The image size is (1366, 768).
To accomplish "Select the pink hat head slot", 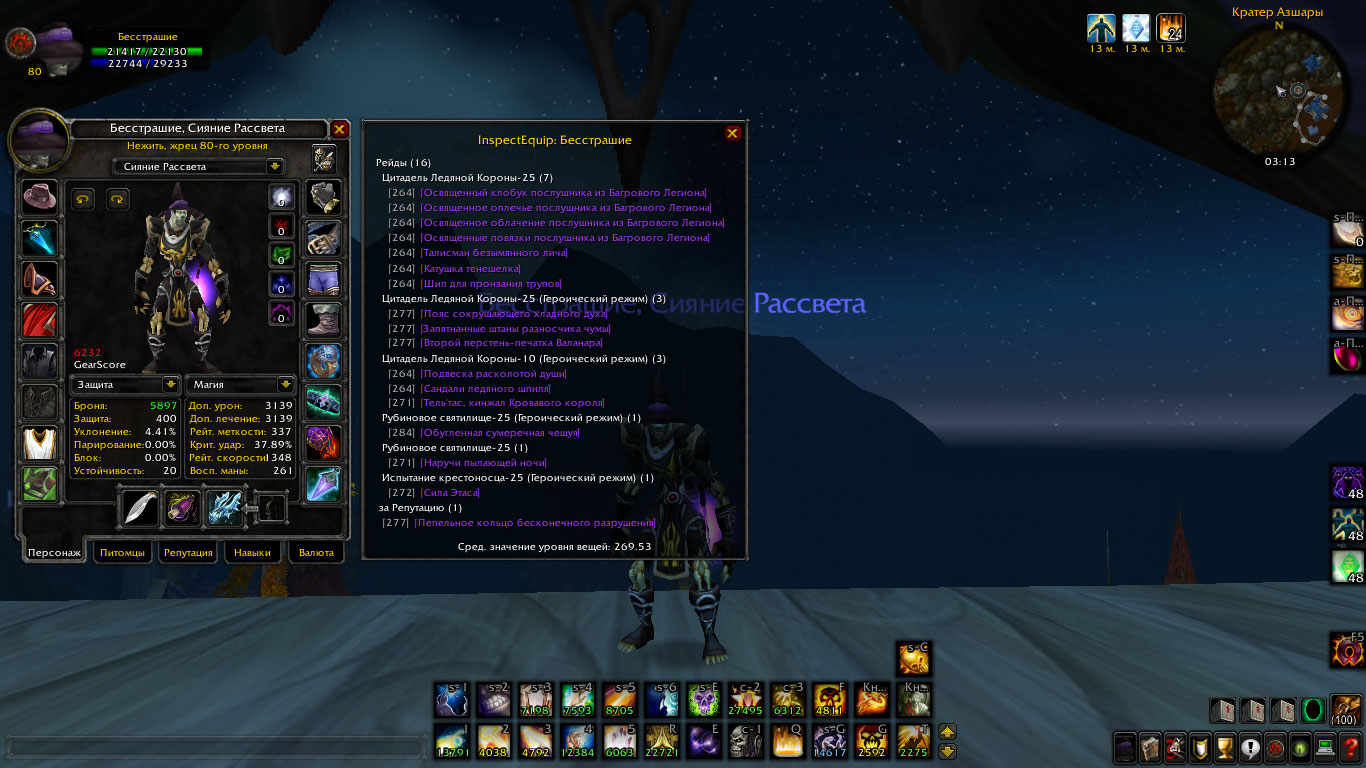I will 40,197.
